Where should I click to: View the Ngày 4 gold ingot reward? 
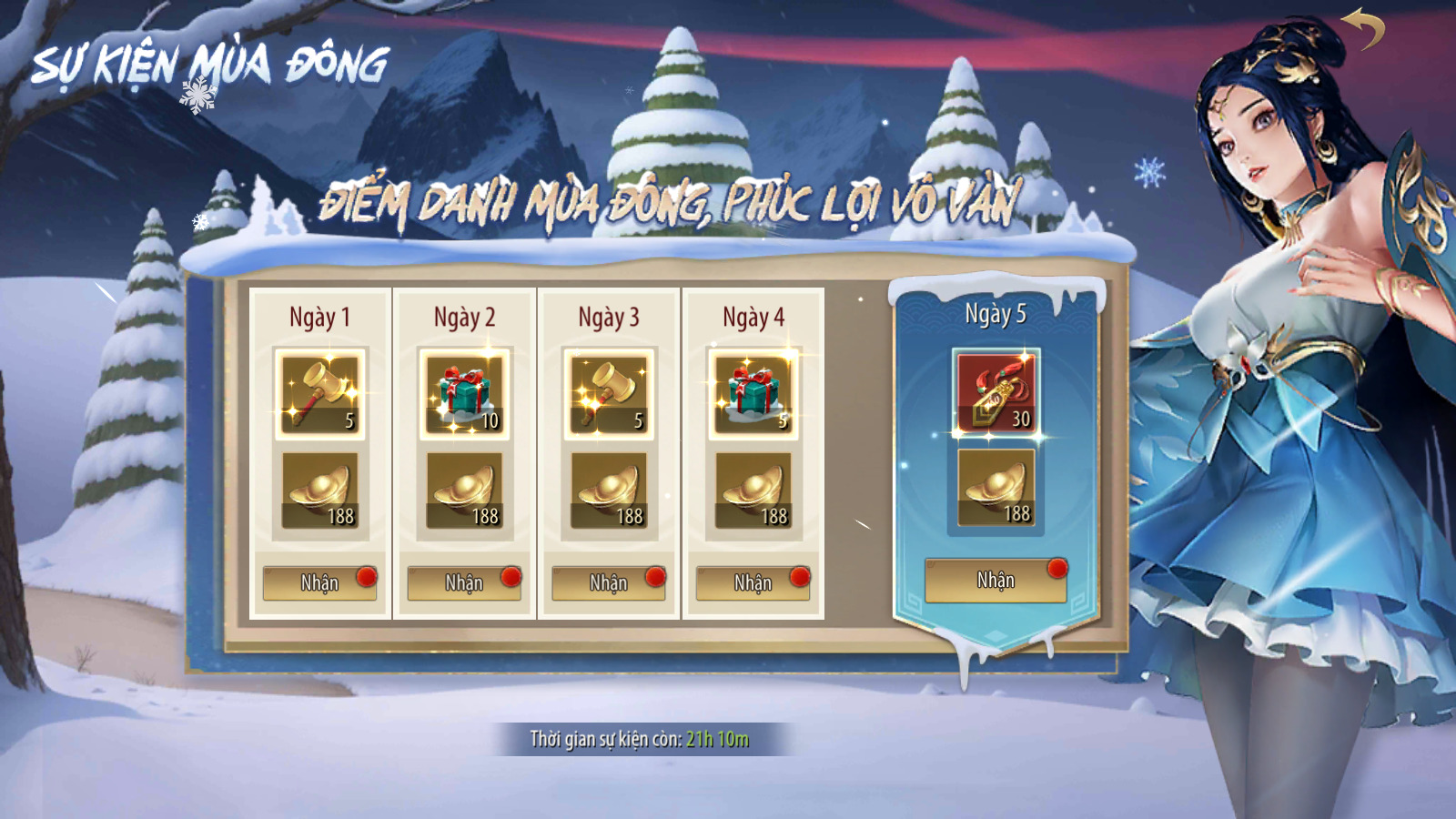(753, 490)
